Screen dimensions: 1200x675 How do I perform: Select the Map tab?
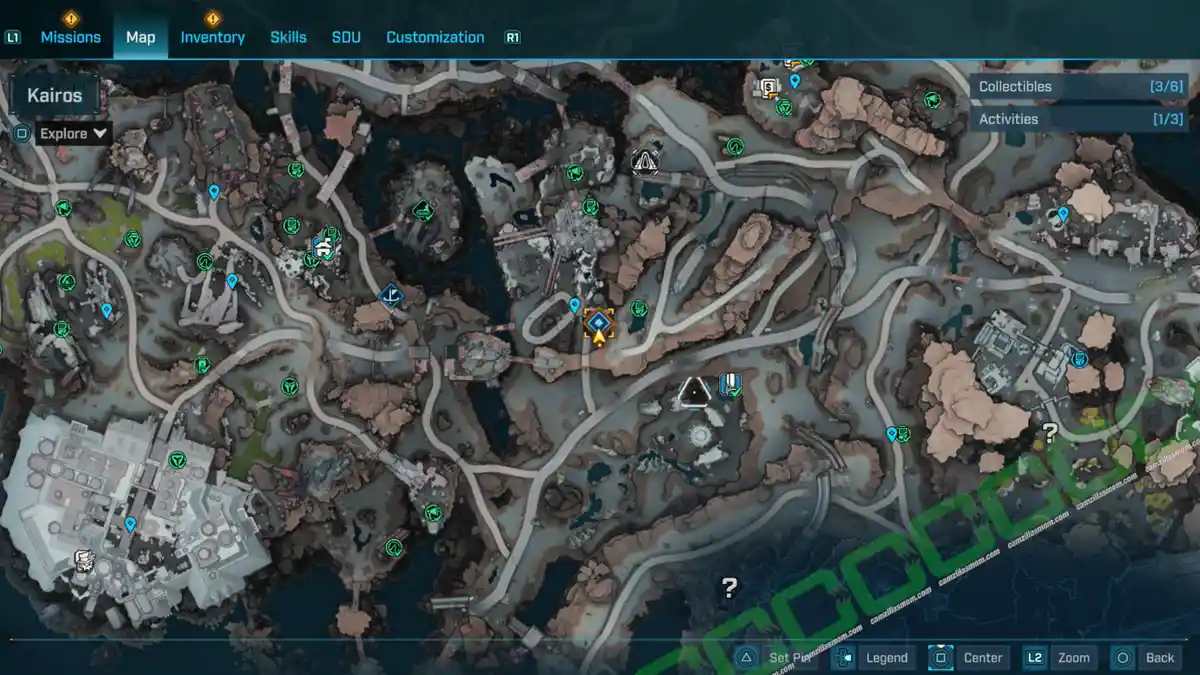(x=140, y=37)
